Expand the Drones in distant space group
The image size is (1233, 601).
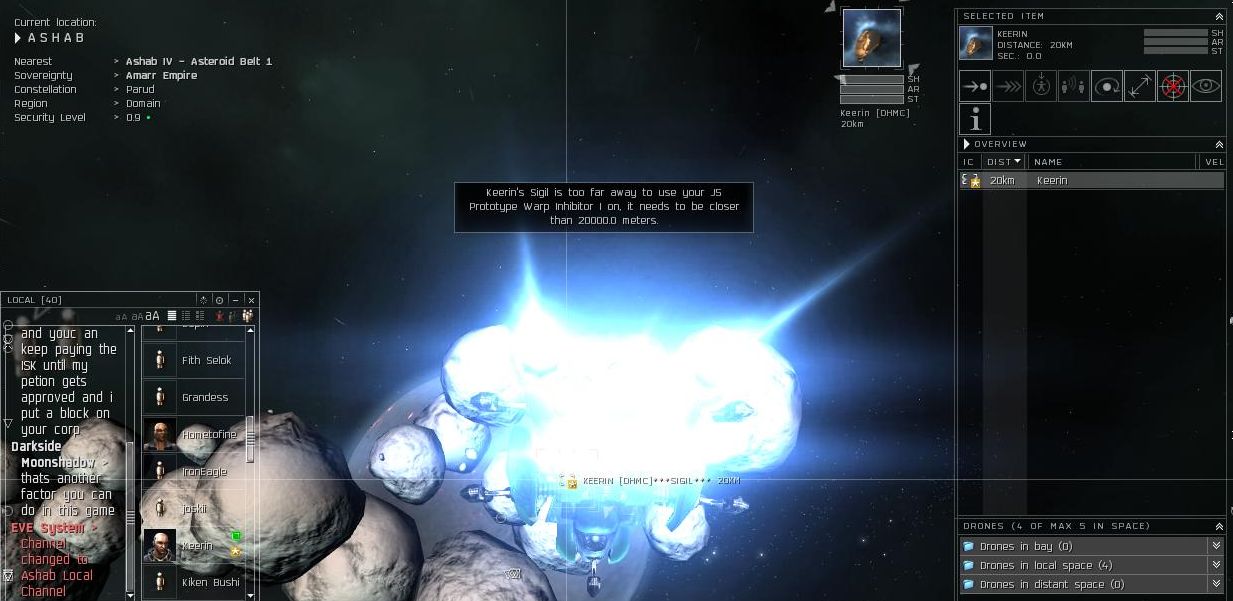pyautogui.click(x=1216, y=584)
